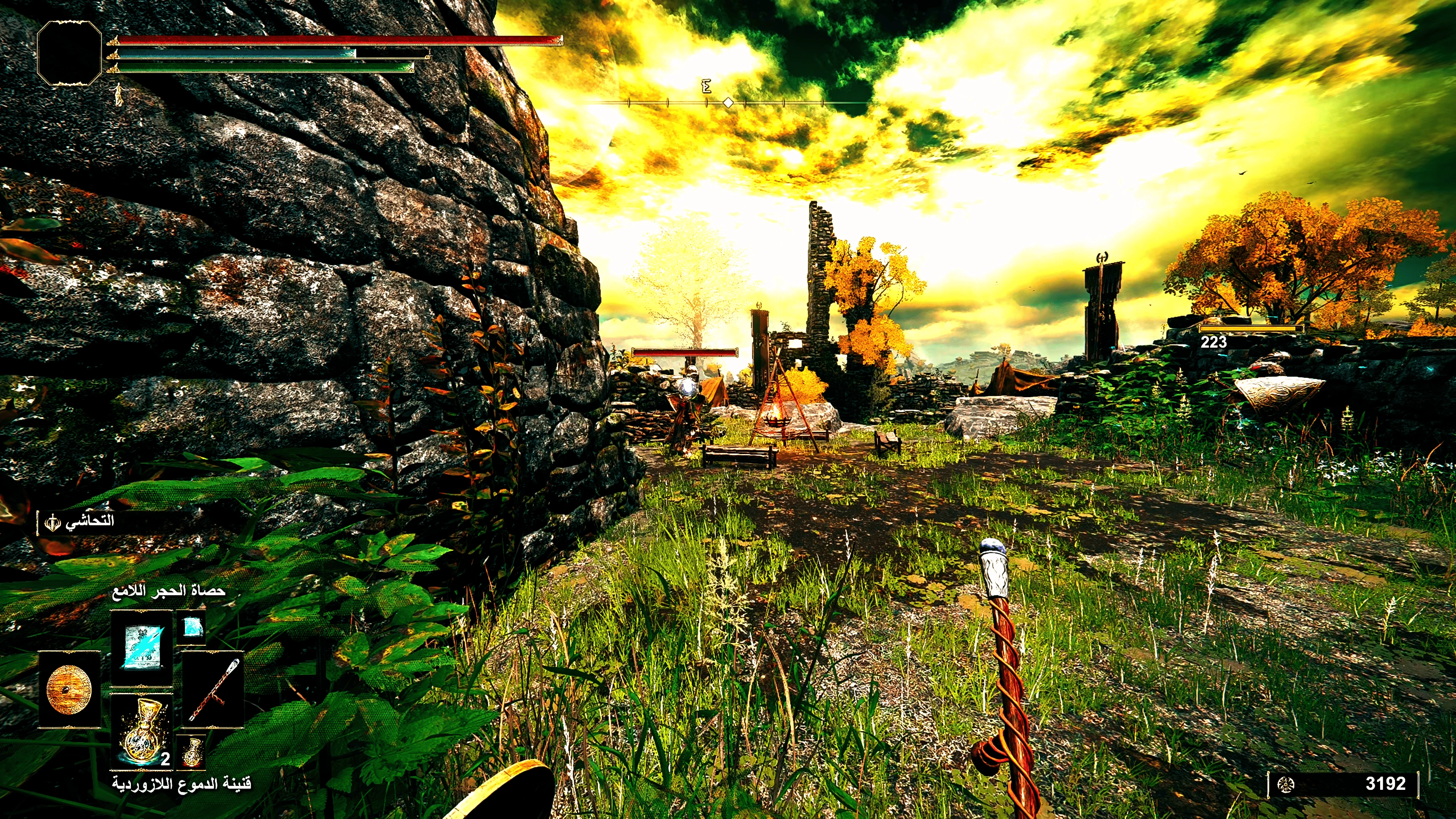Select the التحاشي skill label

tap(89, 521)
